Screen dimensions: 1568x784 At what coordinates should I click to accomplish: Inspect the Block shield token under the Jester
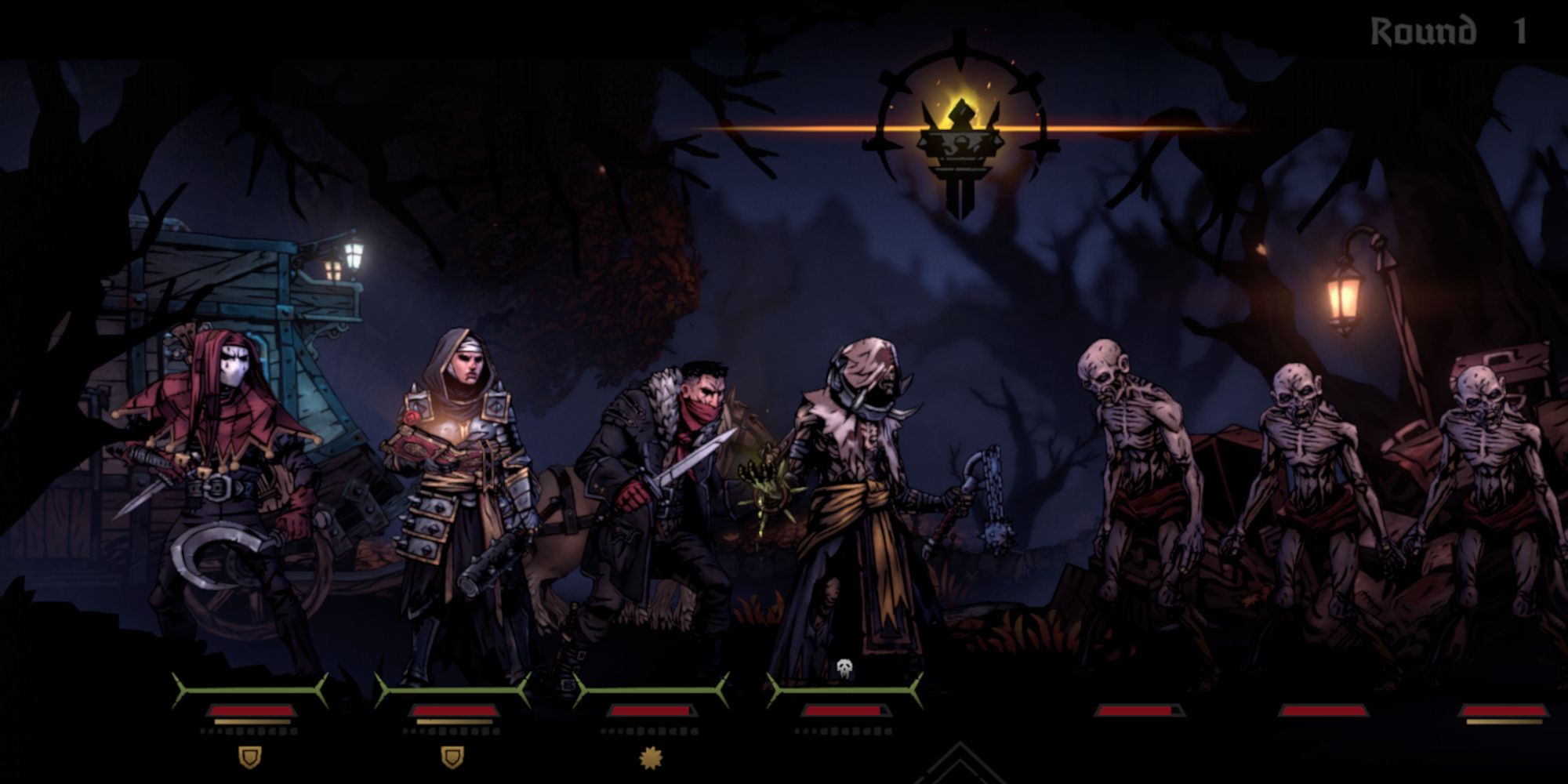click(x=250, y=757)
